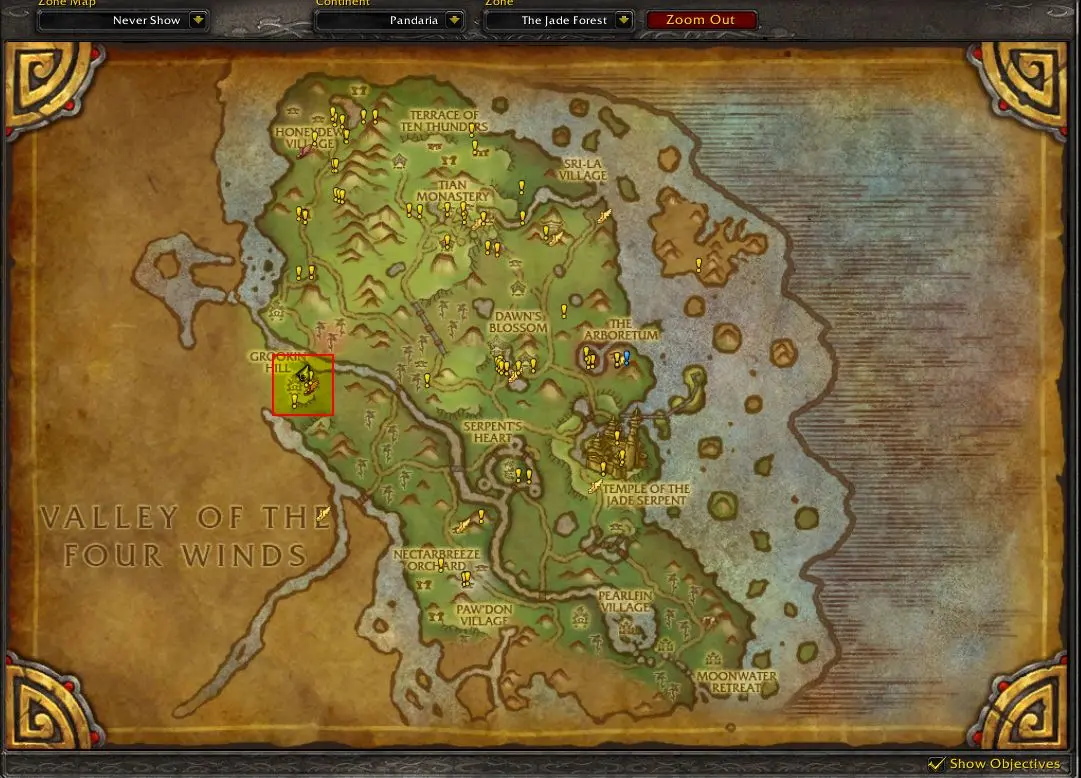Image resolution: width=1081 pixels, height=778 pixels.
Task: Select the quest marker on the northeastern island
Action: (699, 265)
